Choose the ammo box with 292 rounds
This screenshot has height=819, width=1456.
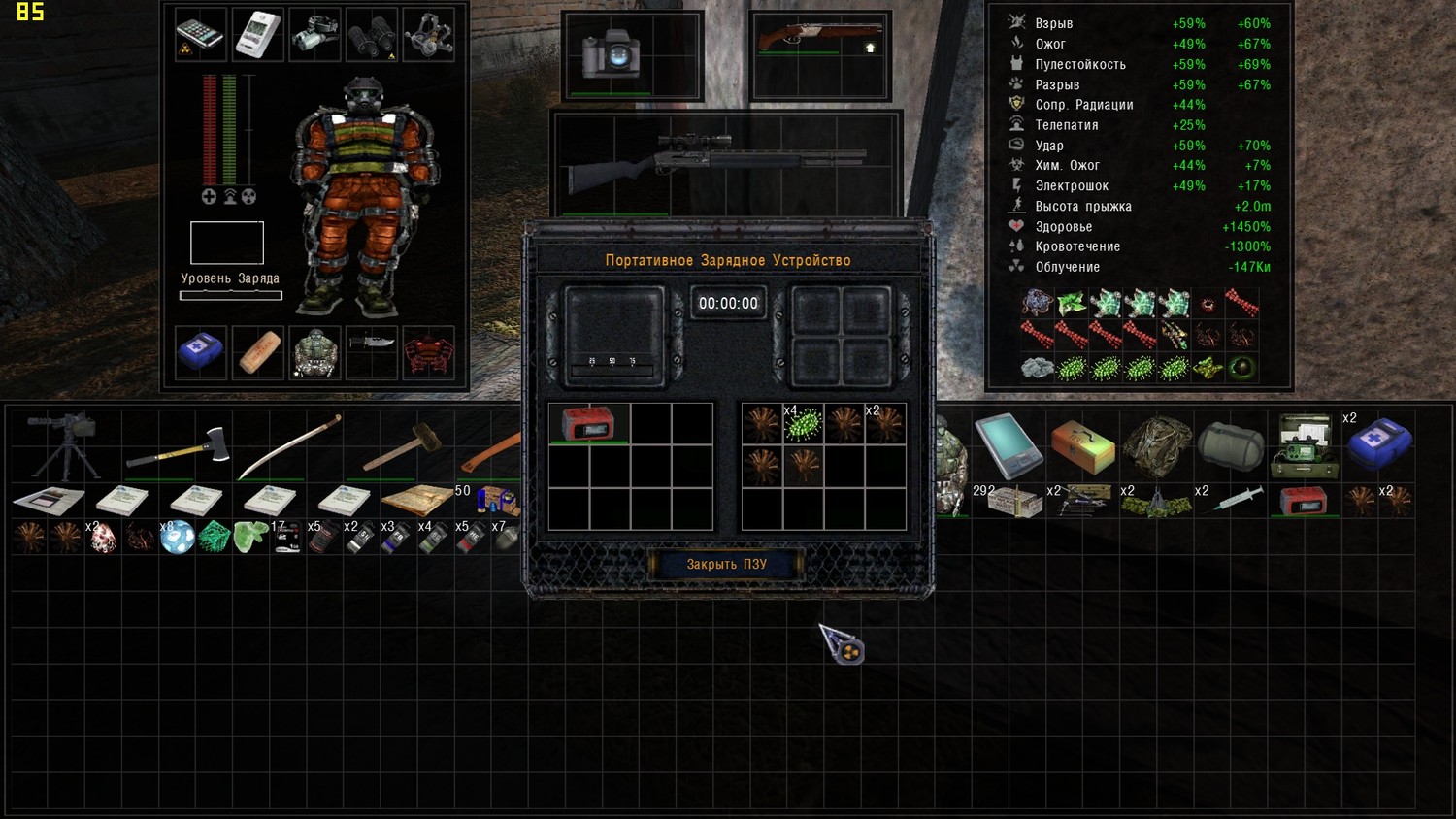tap(1009, 502)
